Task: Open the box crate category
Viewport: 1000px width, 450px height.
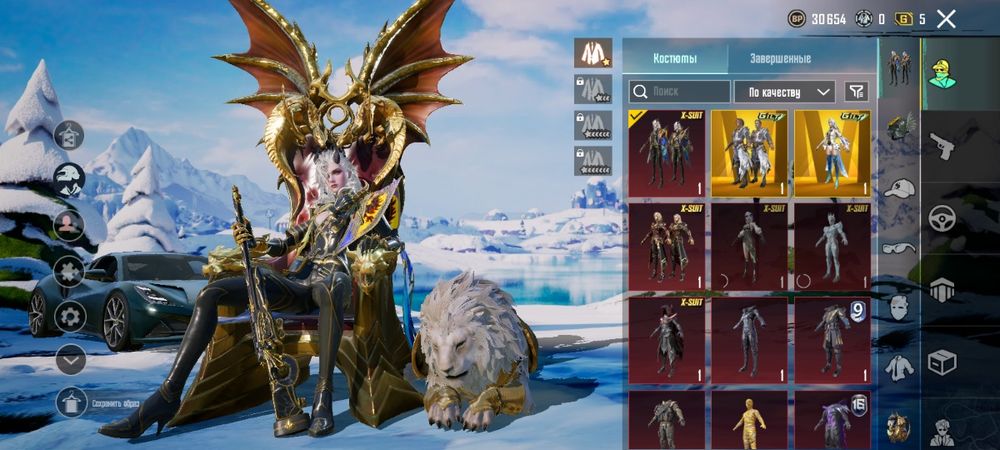Action: (942, 361)
